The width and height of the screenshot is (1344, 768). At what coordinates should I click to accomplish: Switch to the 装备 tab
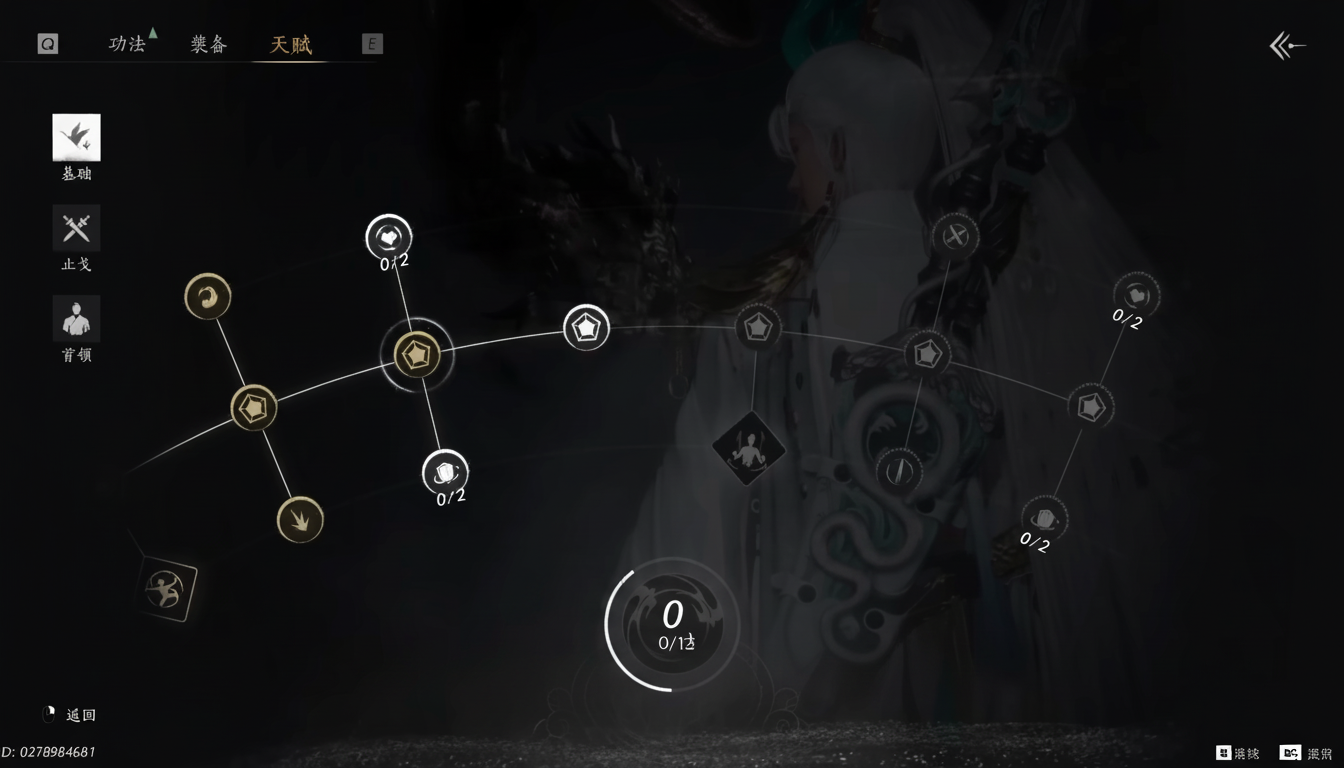click(208, 44)
